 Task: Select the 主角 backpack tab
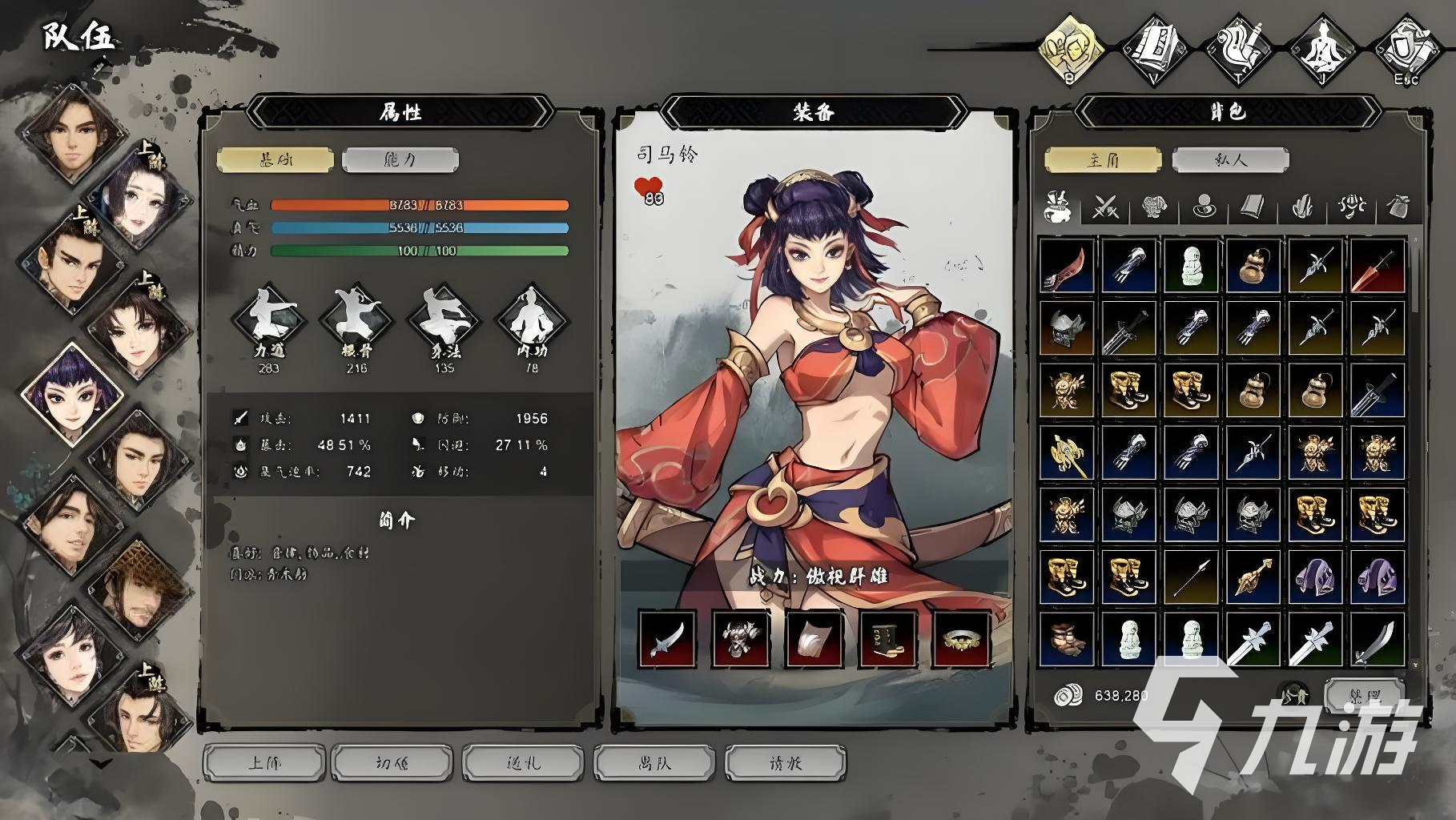[1103, 159]
